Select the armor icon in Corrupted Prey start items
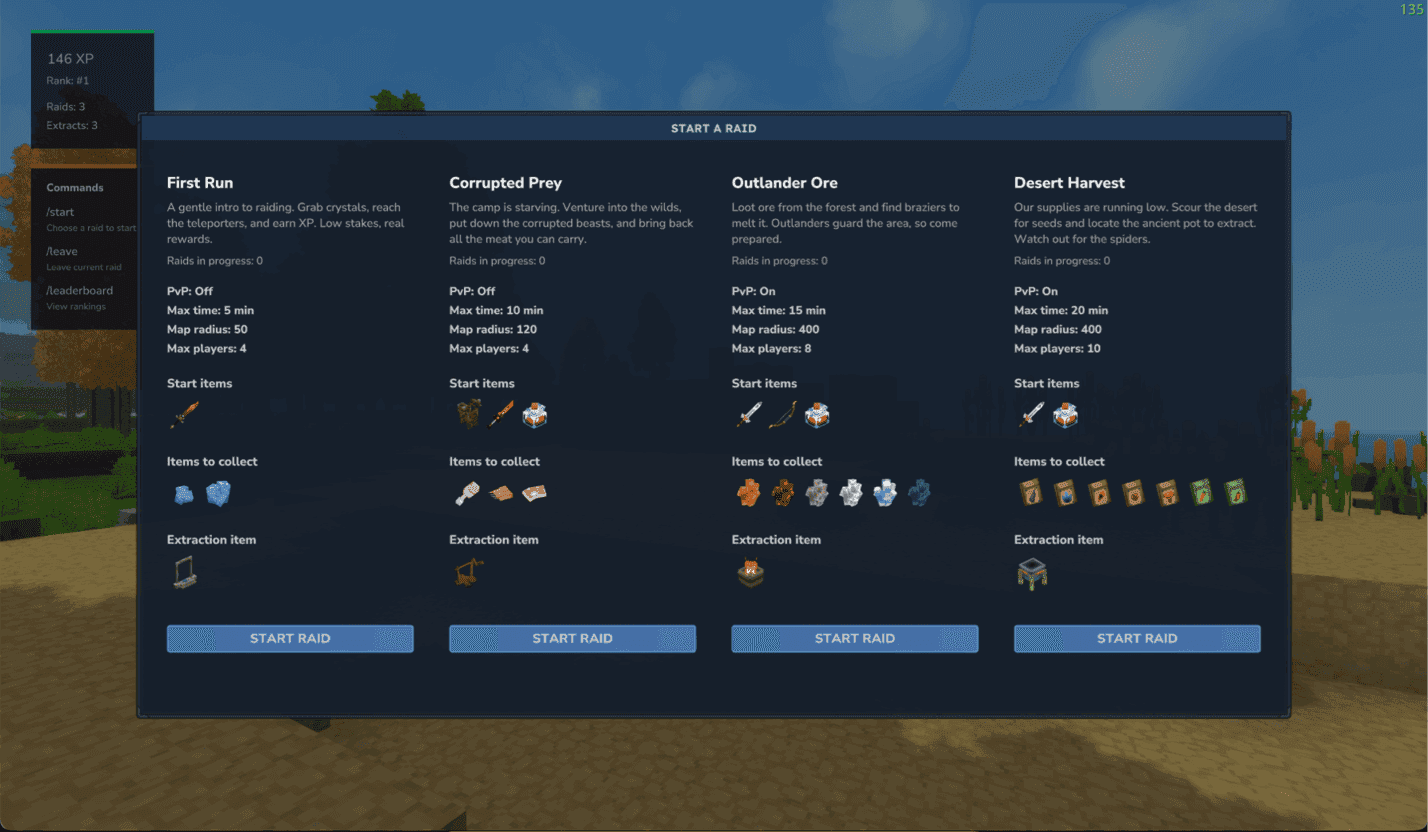 click(467, 415)
